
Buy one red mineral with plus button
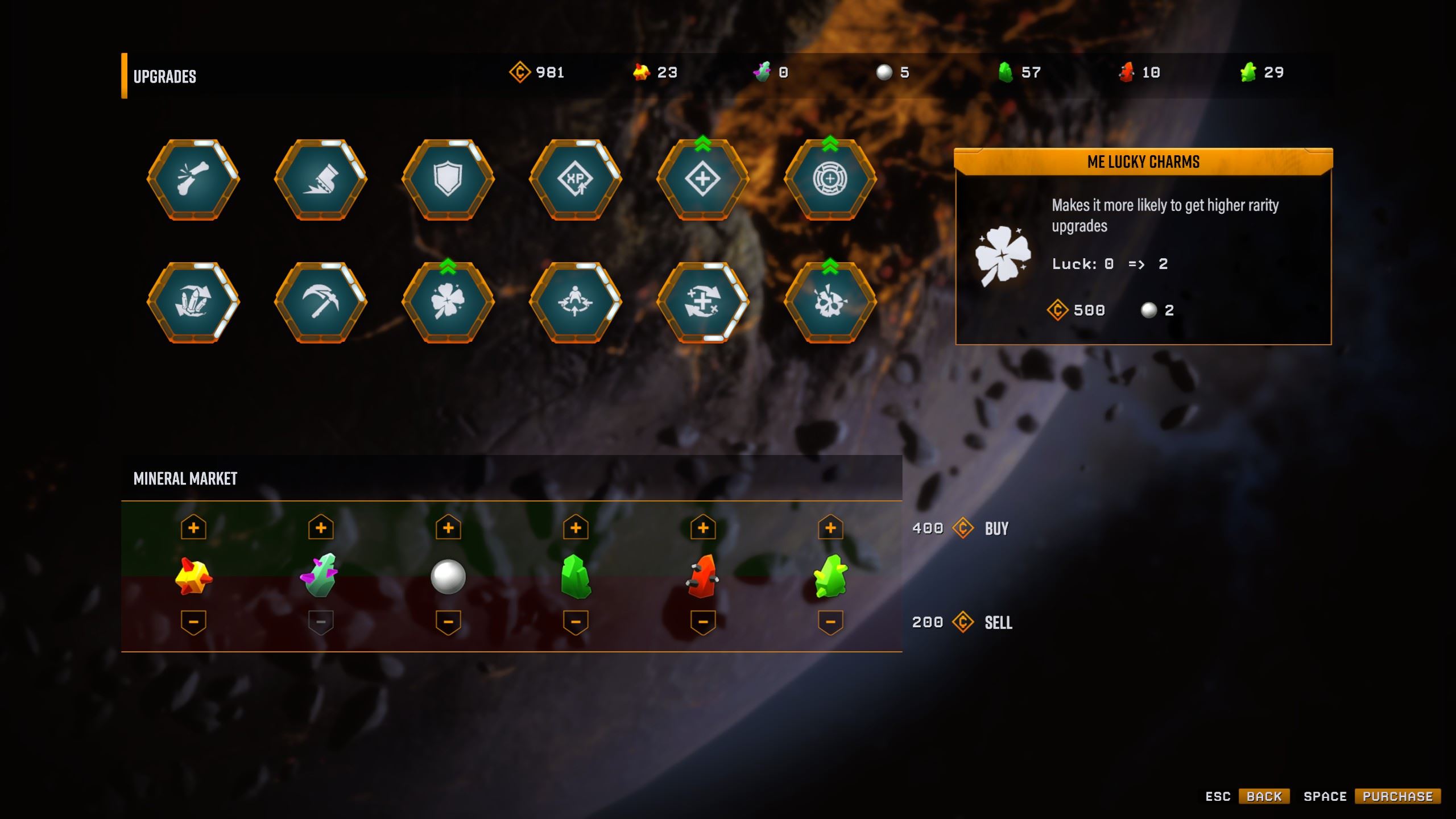click(x=703, y=528)
